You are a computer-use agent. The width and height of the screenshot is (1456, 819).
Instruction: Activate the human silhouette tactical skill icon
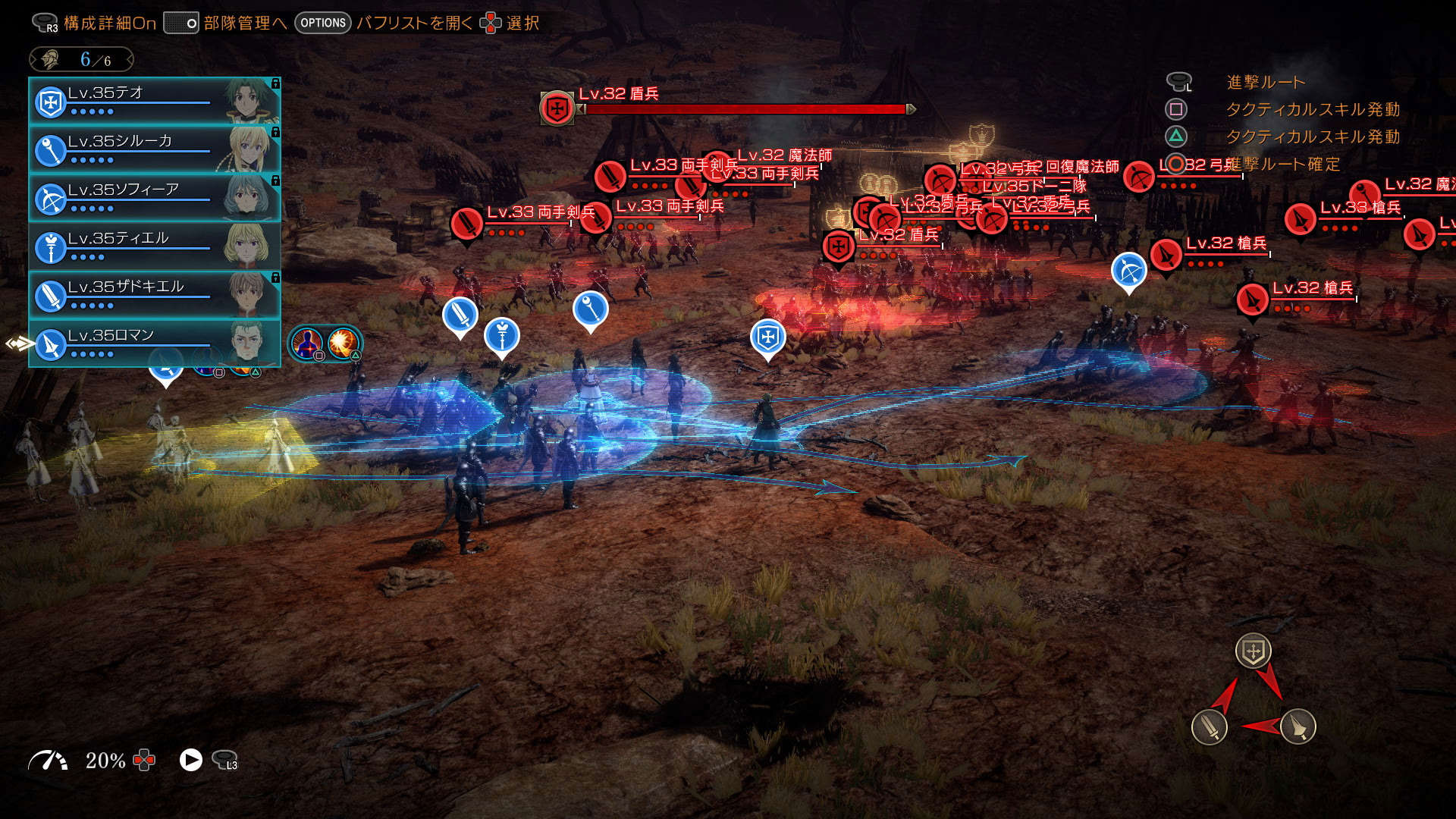[x=307, y=344]
